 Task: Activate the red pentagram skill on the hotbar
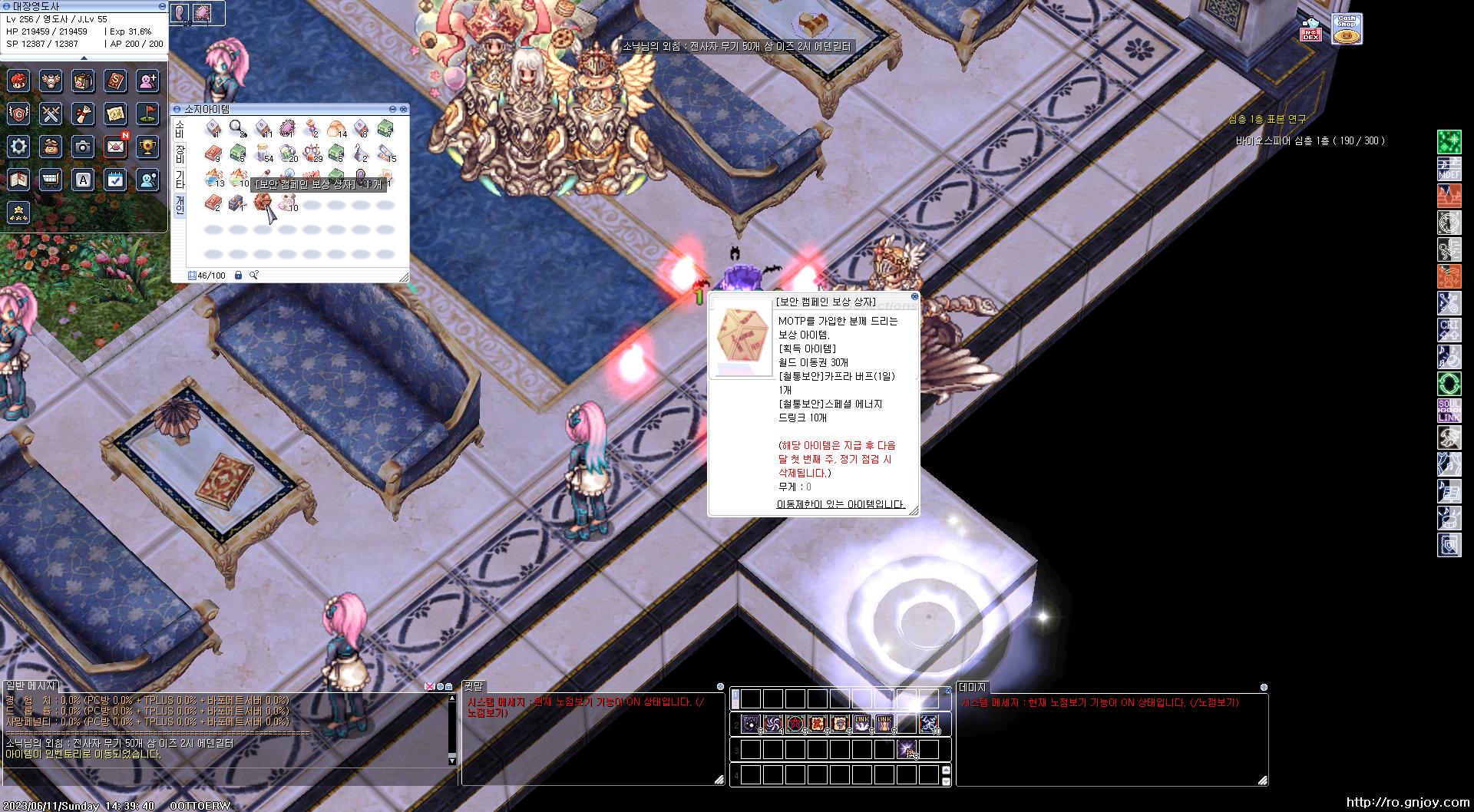[x=795, y=723]
